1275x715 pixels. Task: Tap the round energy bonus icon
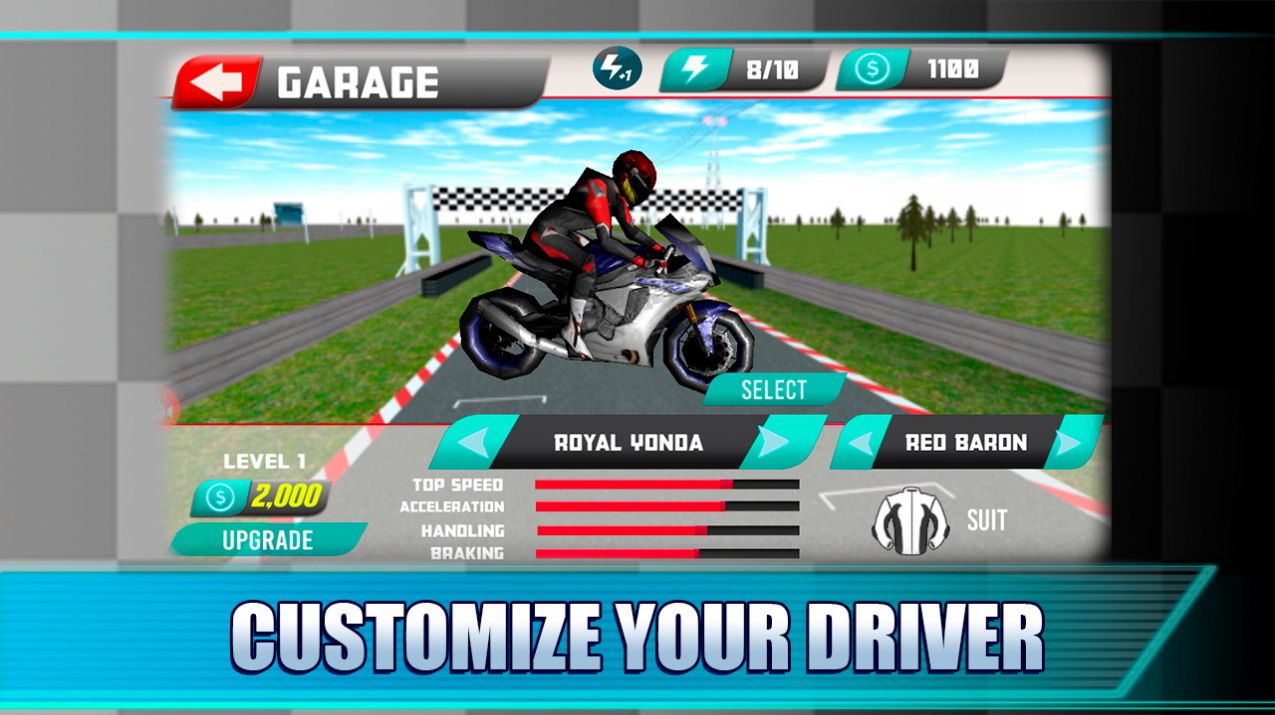(x=614, y=69)
